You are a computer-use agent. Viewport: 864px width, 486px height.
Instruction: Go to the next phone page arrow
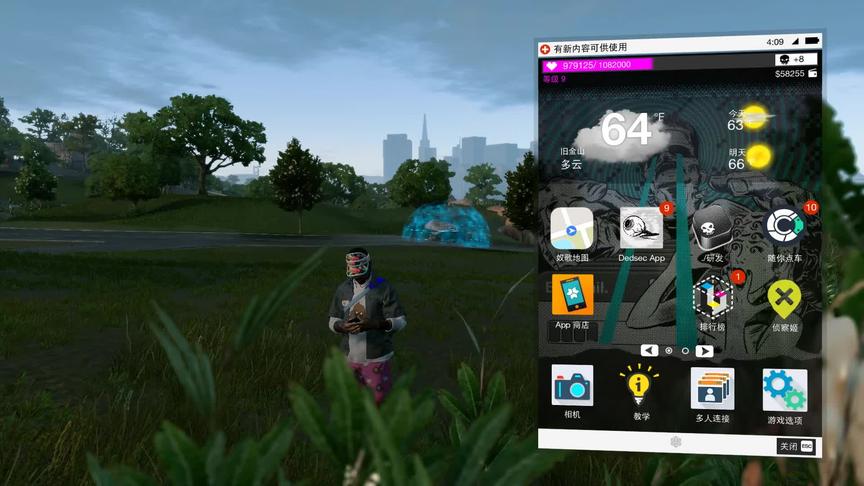coord(704,351)
